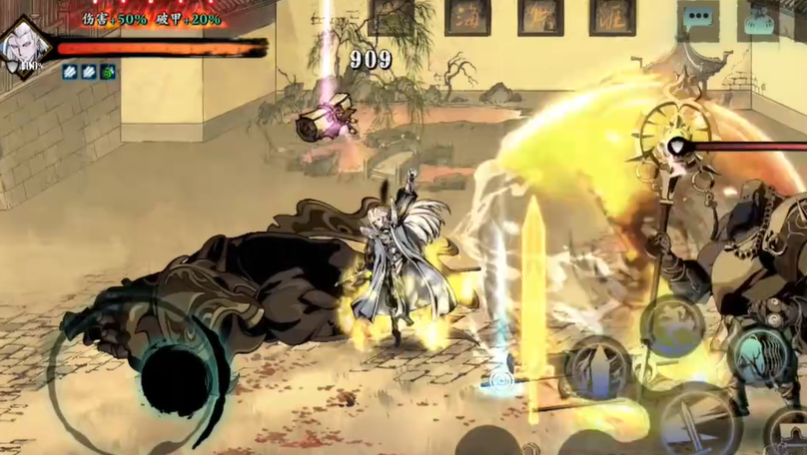807x455 pixels.
Task: Open the bag pouch icon
Action: pos(758,22)
